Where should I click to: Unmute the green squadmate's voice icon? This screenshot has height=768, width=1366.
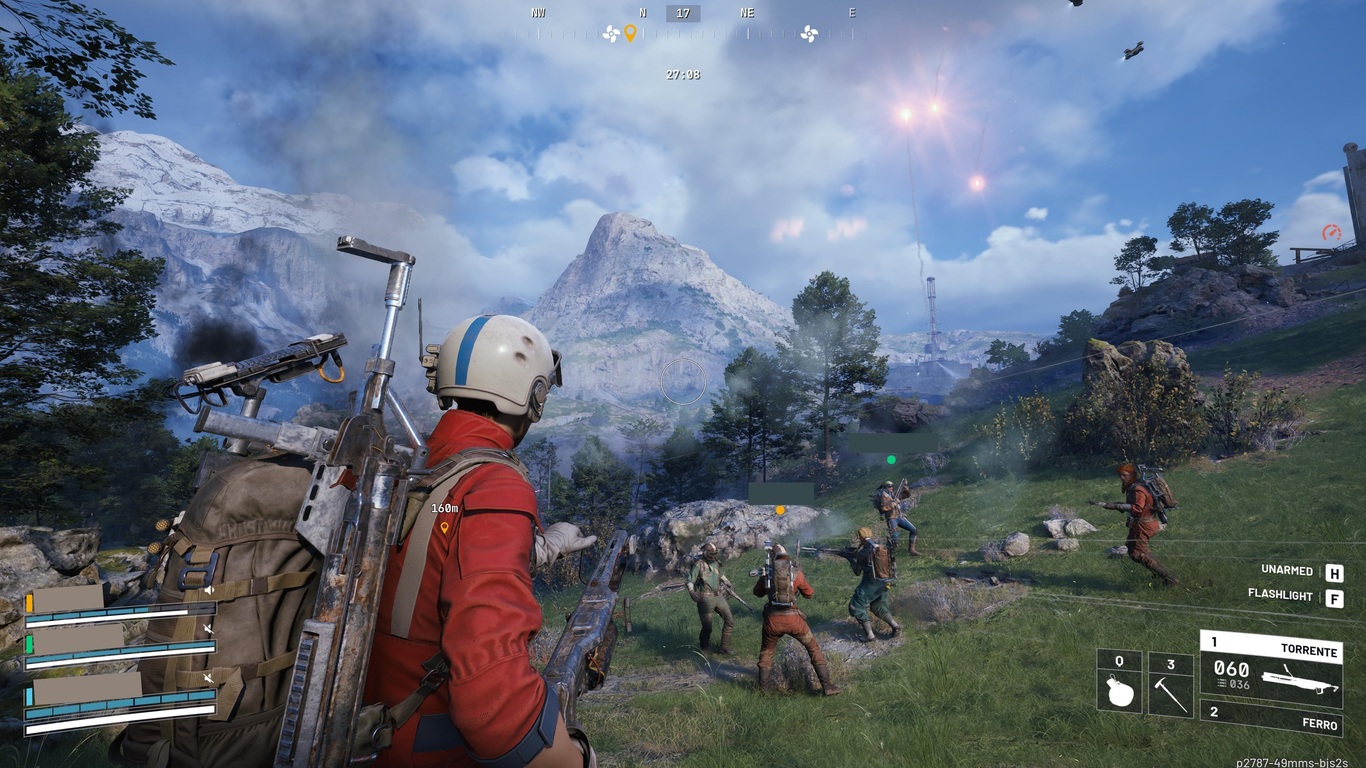(208, 629)
